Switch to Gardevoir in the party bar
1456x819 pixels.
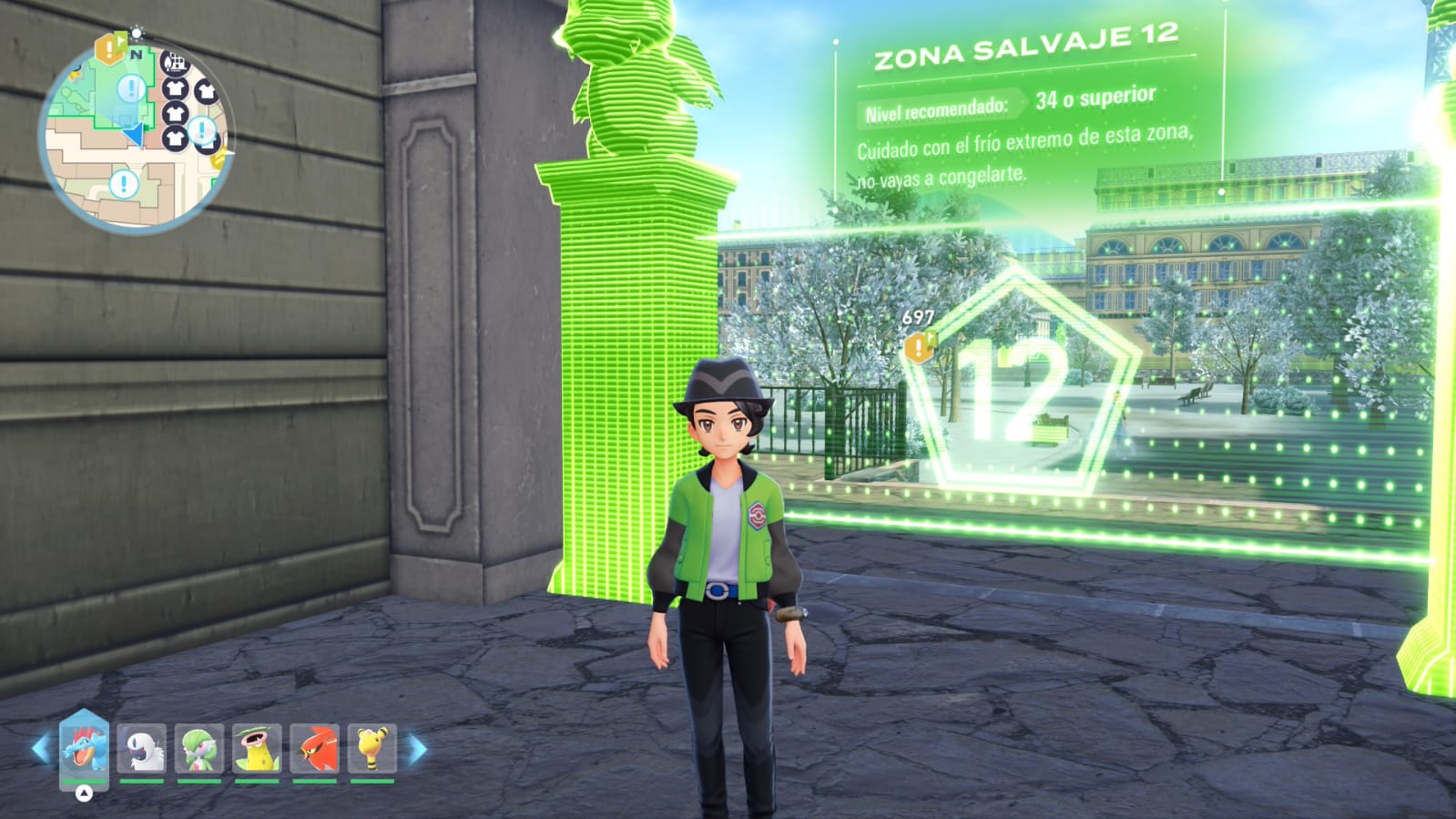tap(199, 749)
